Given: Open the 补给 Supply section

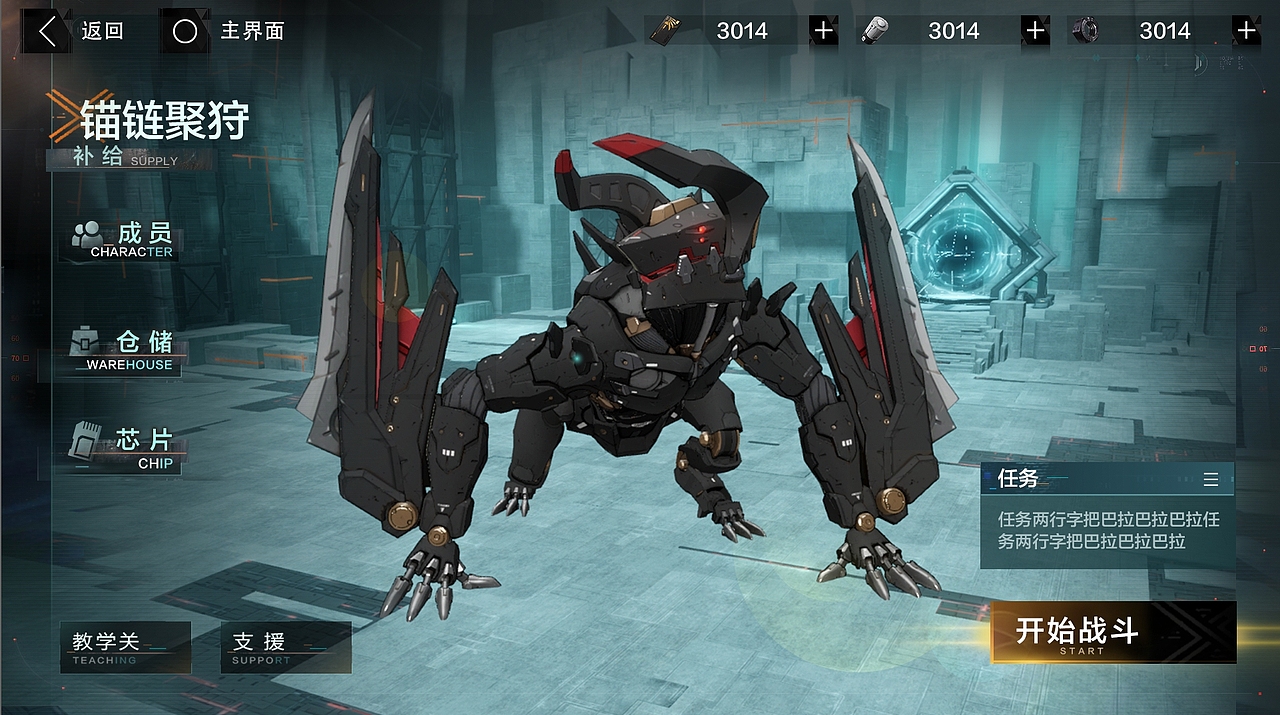Looking at the screenshot, I should (125, 158).
